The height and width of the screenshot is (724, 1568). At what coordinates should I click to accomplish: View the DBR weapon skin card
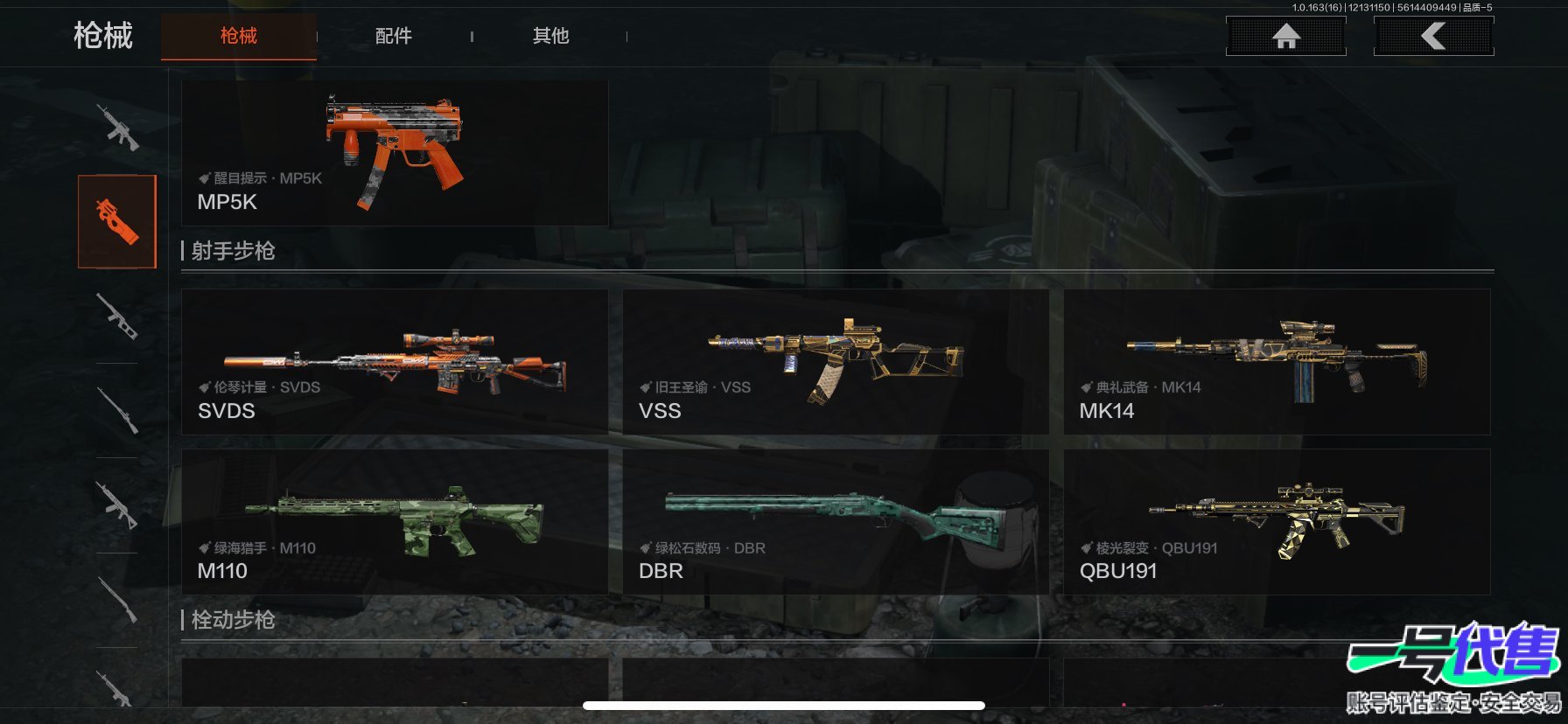click(835, 522)
